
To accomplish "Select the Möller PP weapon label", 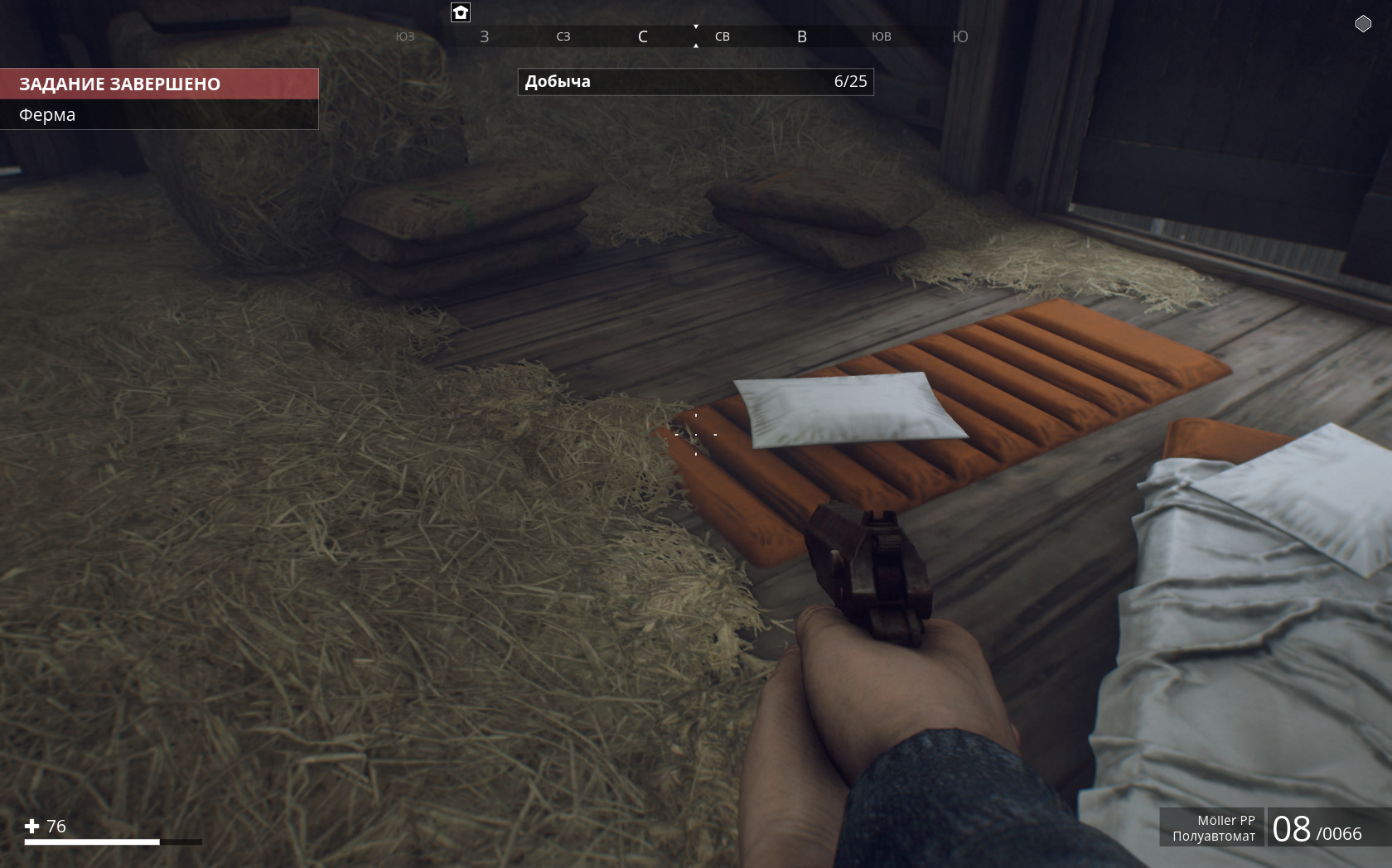I will tap(1213, 827).
